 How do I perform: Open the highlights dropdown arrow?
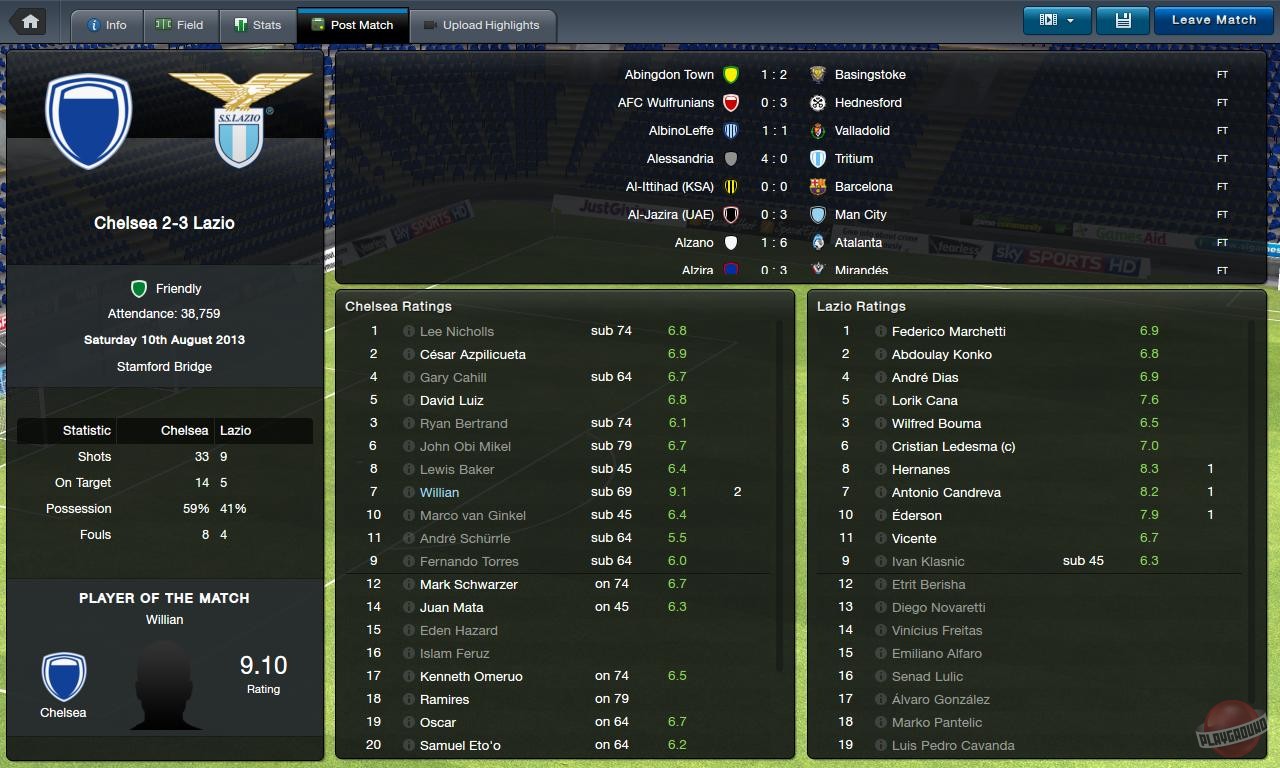tap(1071, 19)
